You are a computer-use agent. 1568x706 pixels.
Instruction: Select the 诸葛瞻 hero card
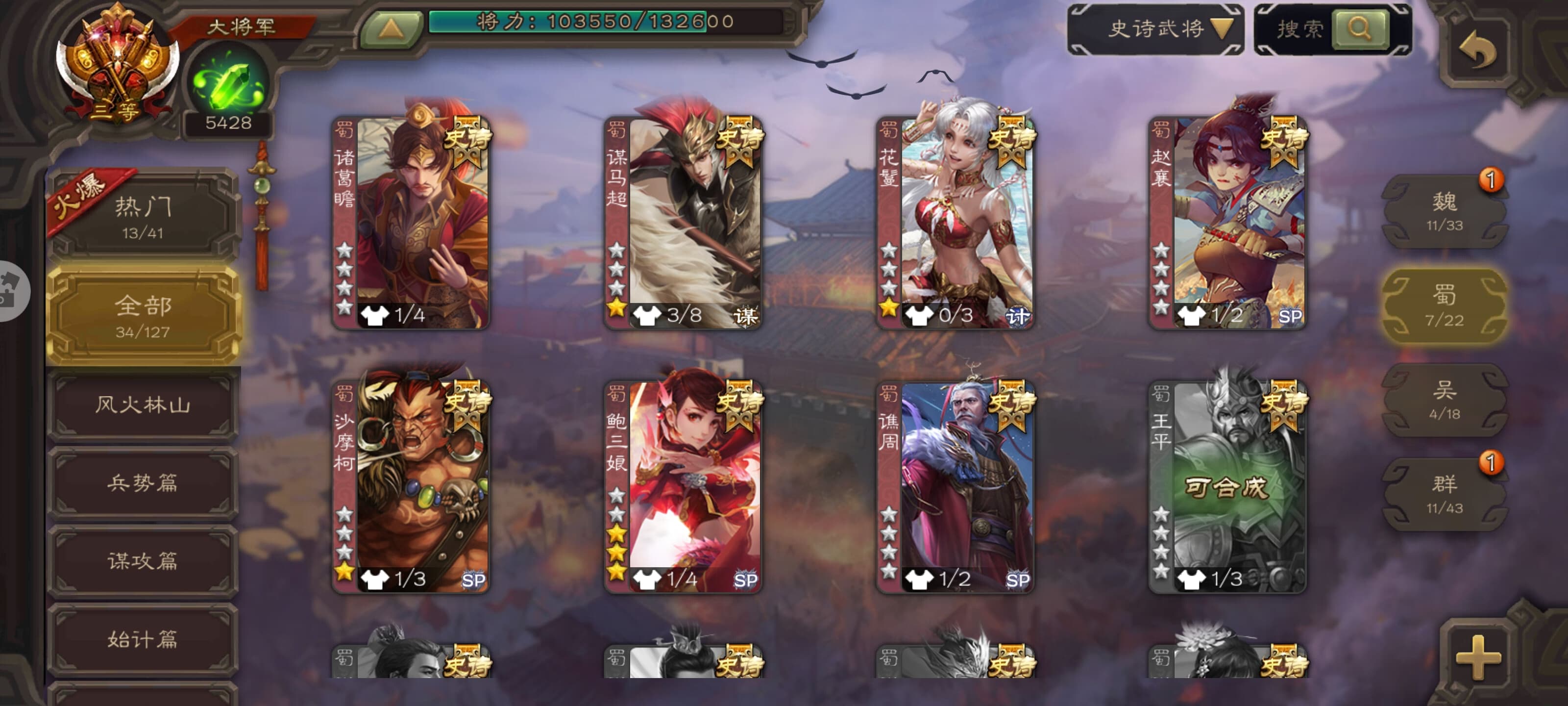click(x=412, y=223)
